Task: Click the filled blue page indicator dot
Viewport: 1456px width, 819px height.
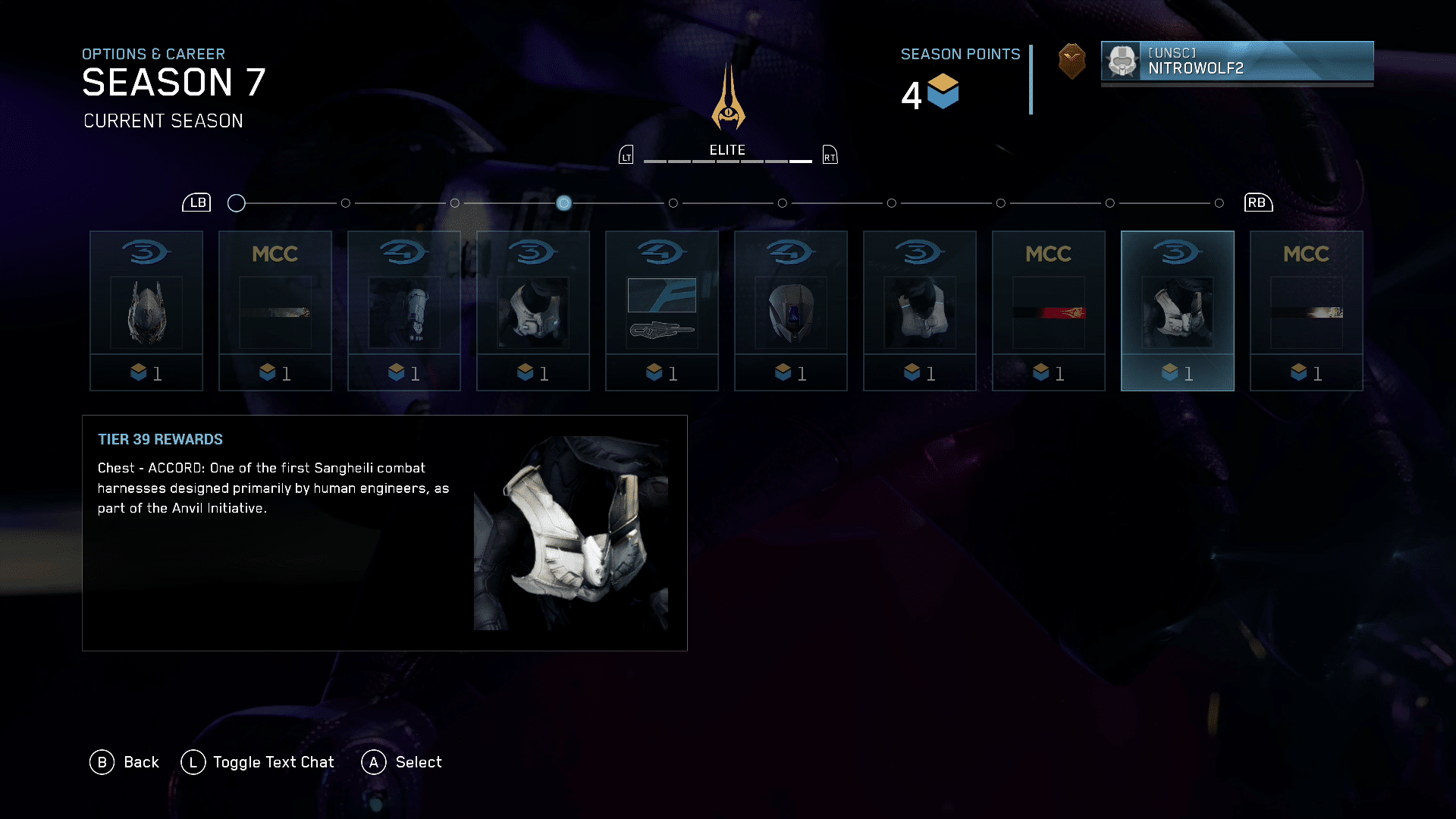Action: point(564,203)
